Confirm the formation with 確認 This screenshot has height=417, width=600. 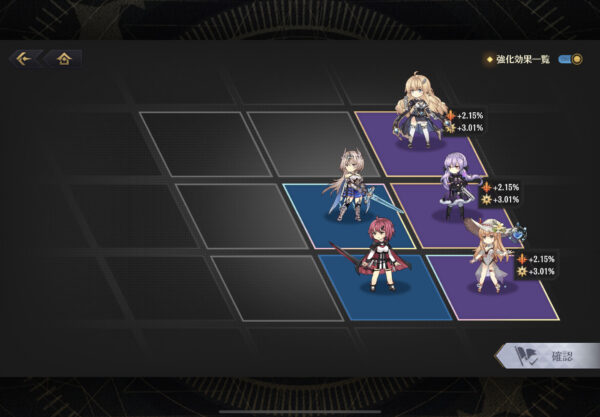[x=548, y=357]
